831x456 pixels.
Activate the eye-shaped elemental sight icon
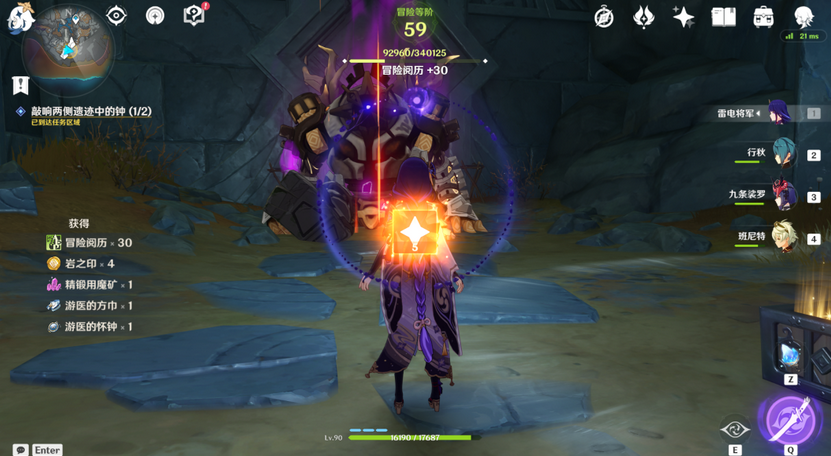tap(117, 16)
